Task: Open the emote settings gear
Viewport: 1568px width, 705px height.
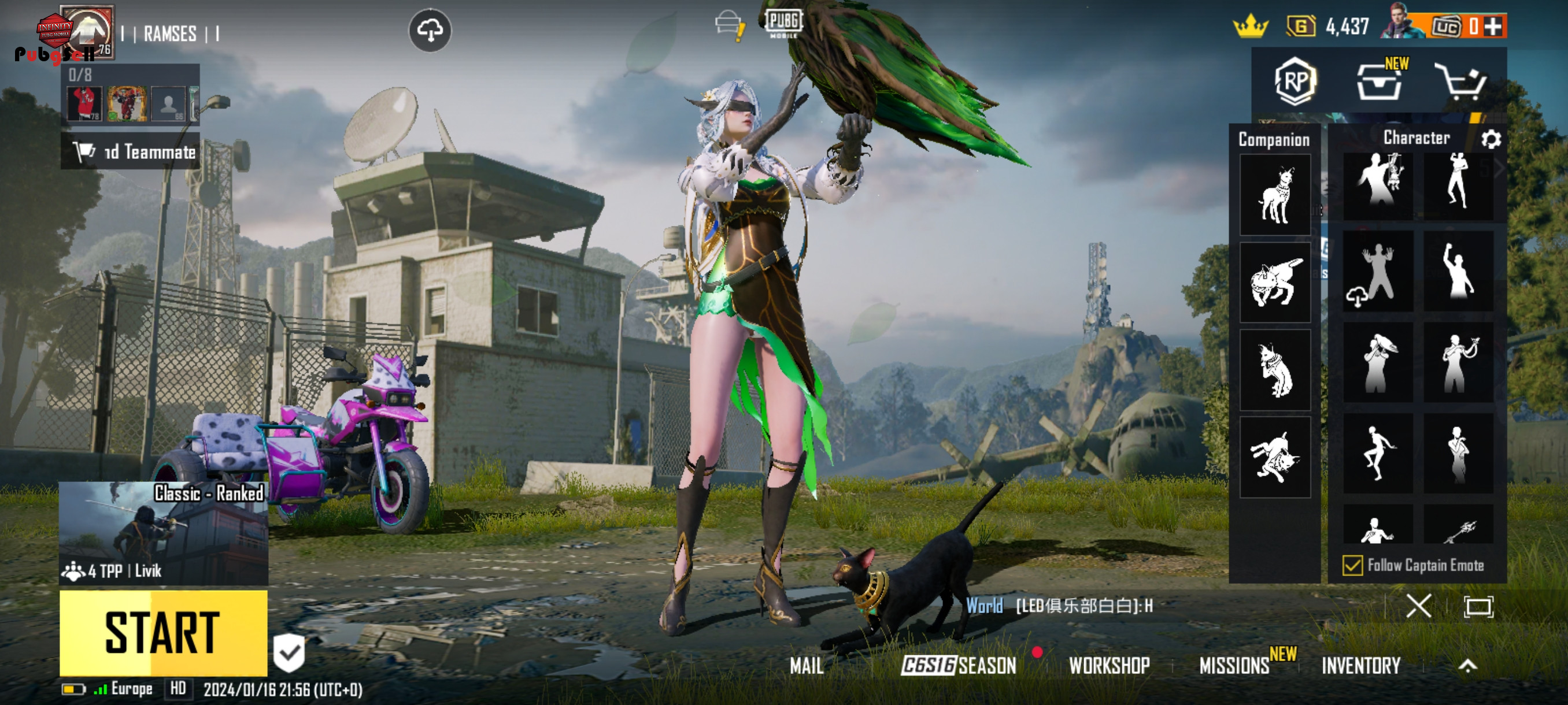Action: click(x=1491, y=139)
